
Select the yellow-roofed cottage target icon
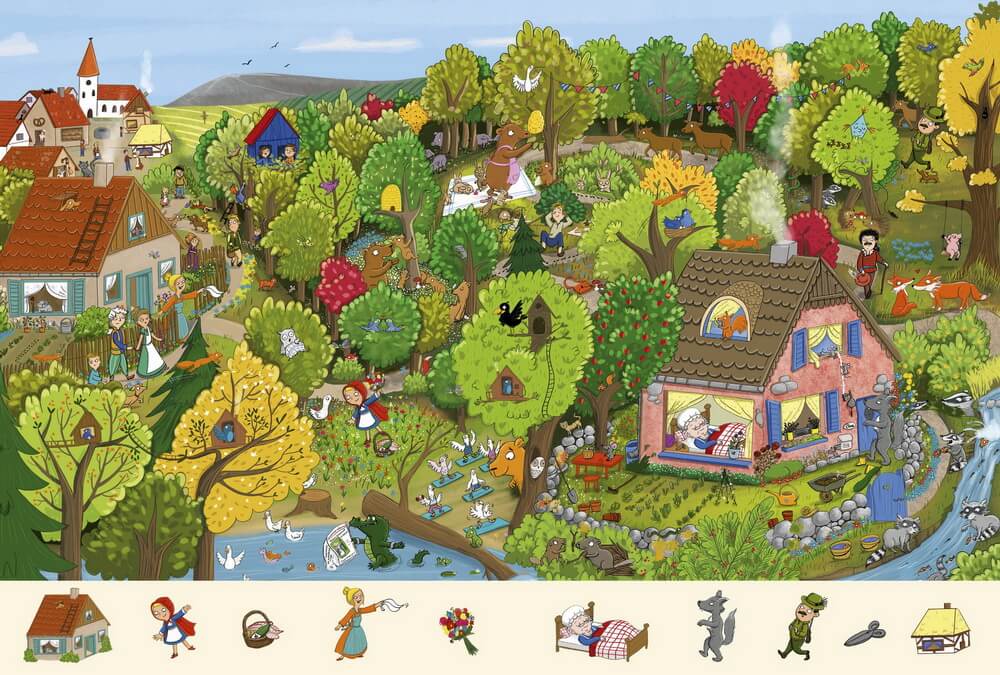click(x=941, y=628)
